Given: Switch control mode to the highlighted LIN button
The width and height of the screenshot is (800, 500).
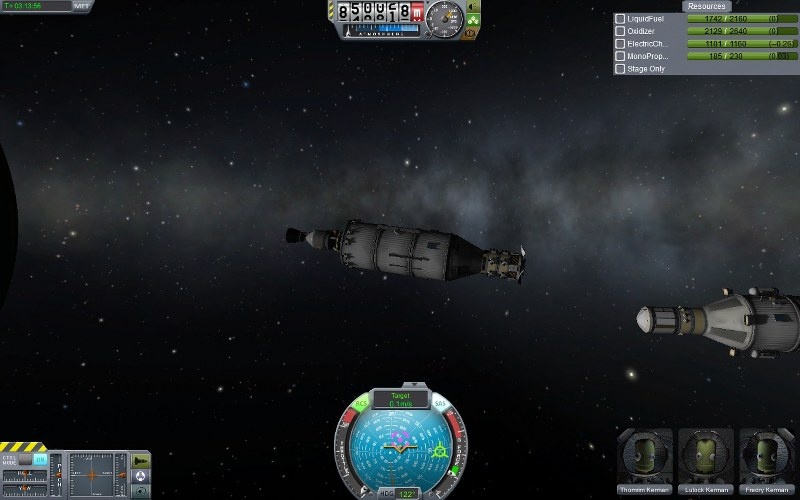Looking at the screenshot, I should point(40,459).
